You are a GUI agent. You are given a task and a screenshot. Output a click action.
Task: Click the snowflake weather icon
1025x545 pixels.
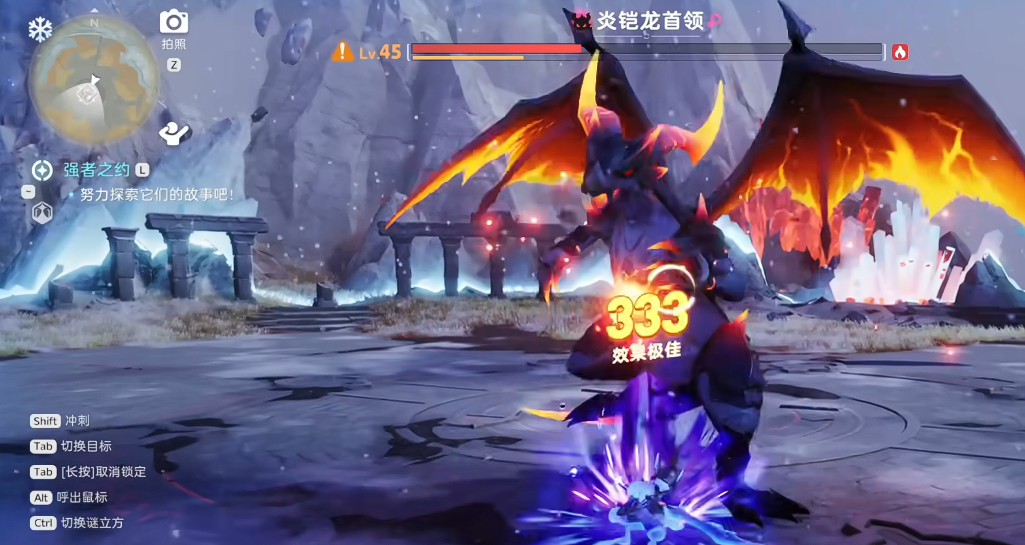[x=39, y=29]
